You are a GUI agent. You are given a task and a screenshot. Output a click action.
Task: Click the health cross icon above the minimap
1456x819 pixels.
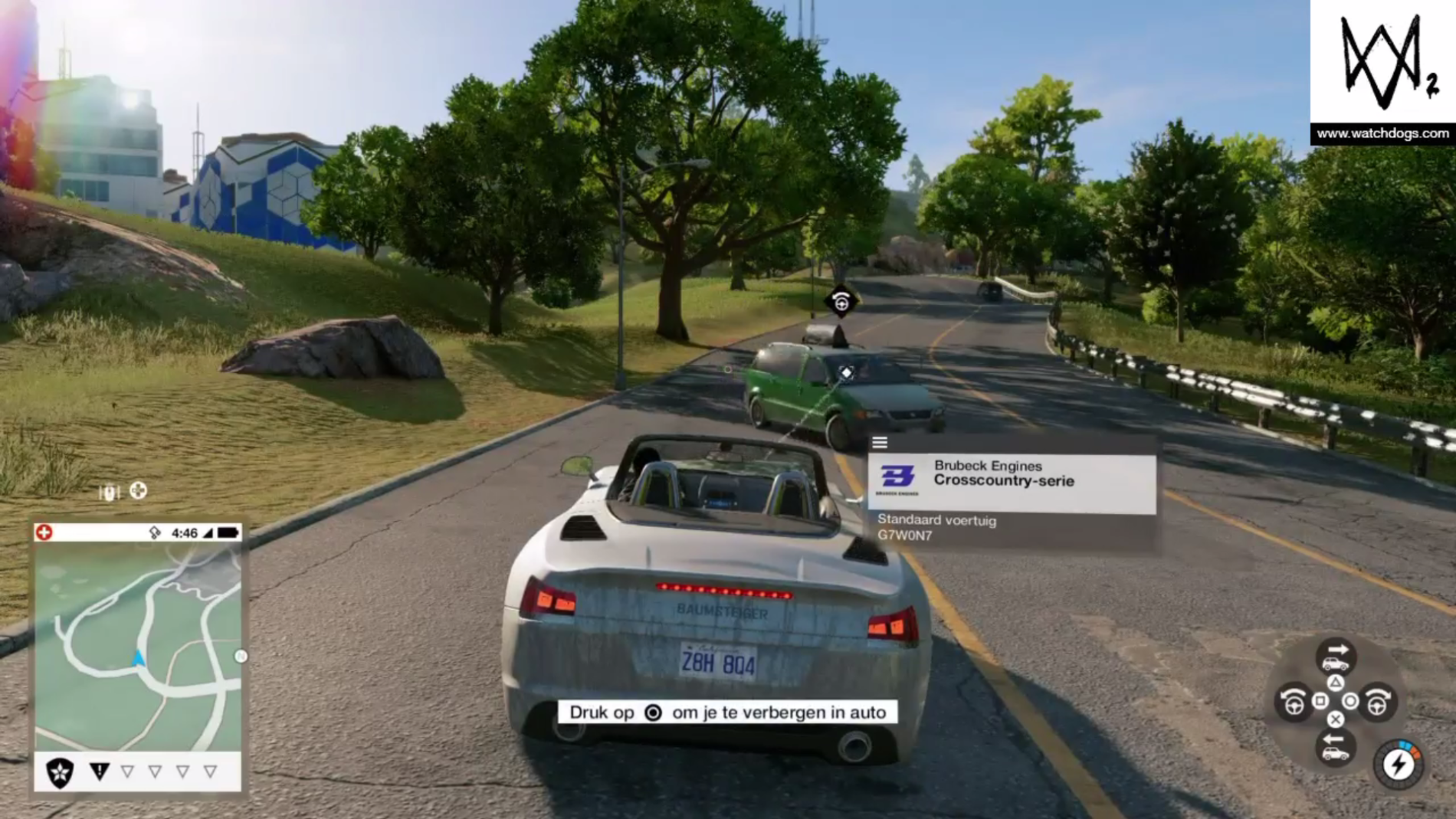tap(44, 531)
